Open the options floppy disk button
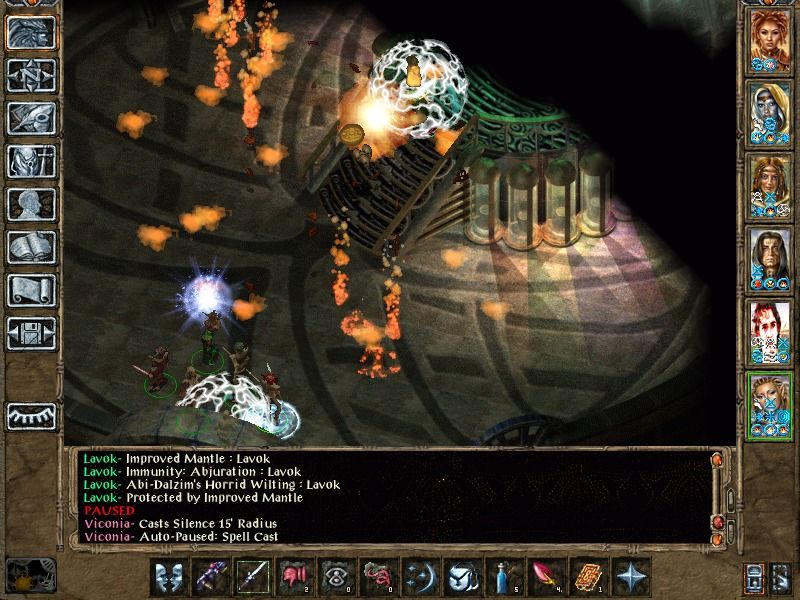 click(31, 333)
